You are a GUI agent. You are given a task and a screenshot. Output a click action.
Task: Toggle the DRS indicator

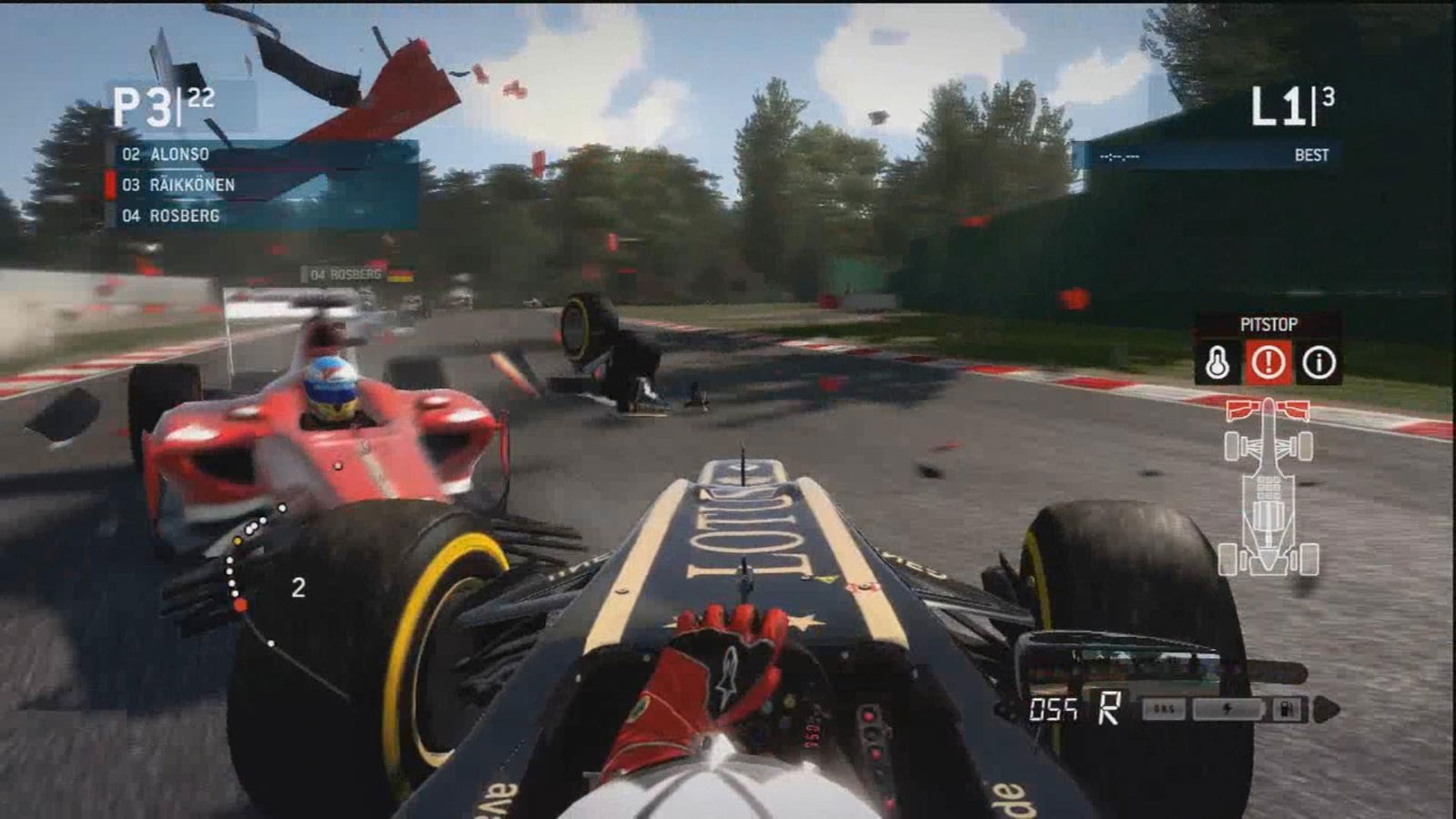point(1164,709)
